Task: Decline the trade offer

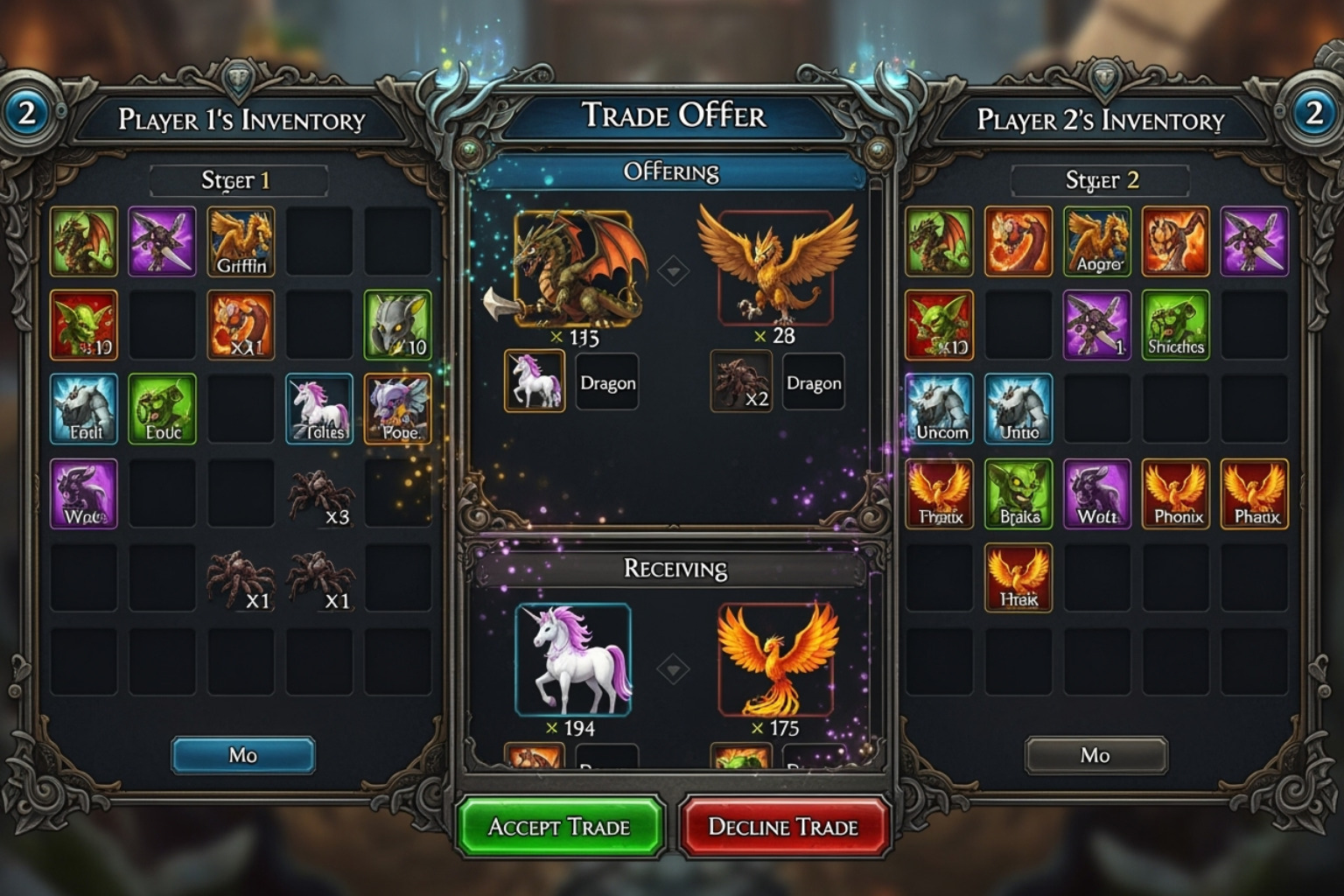Action: (783, 826)
